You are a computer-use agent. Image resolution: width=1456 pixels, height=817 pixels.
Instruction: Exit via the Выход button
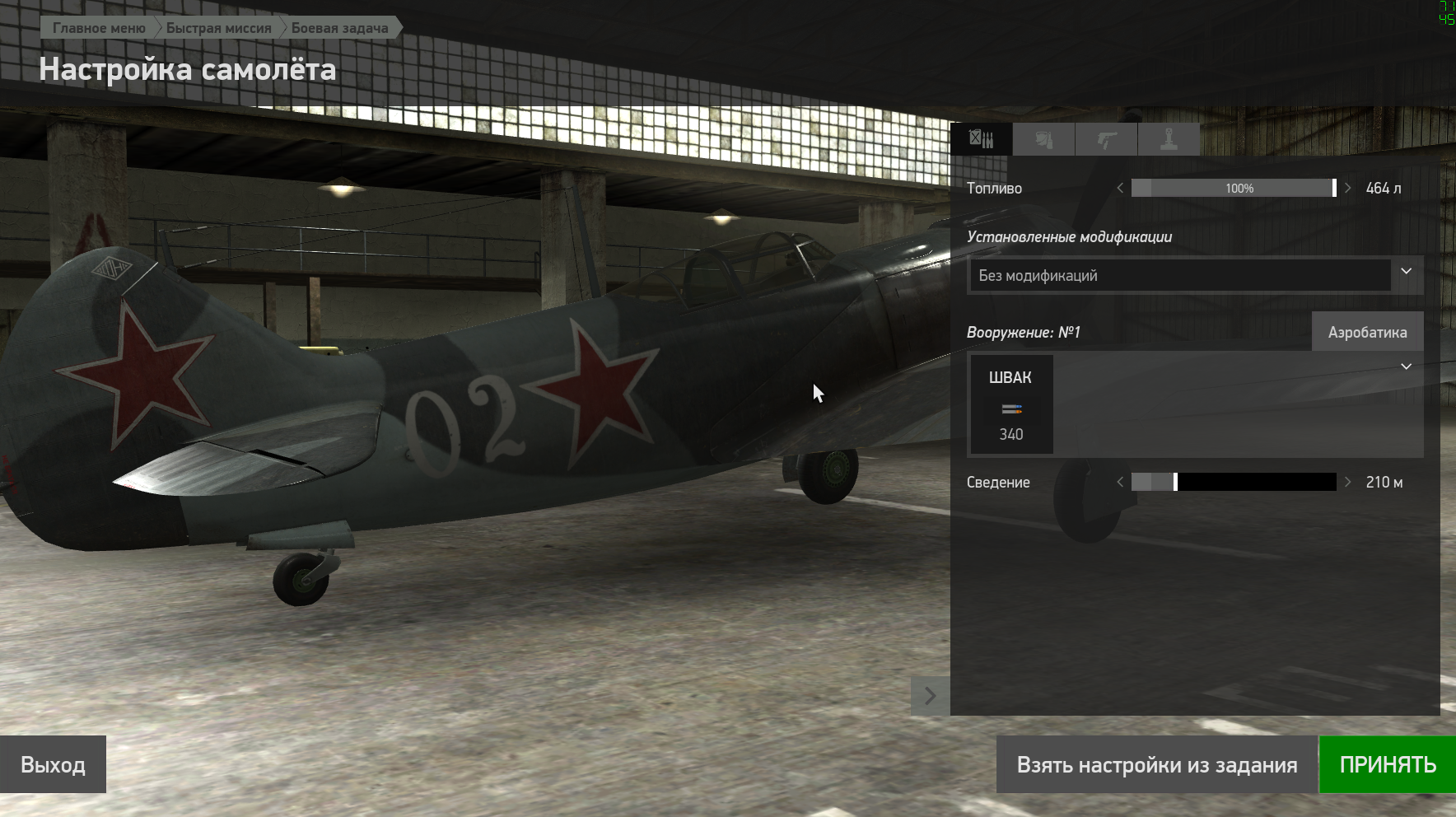point(53,764)
